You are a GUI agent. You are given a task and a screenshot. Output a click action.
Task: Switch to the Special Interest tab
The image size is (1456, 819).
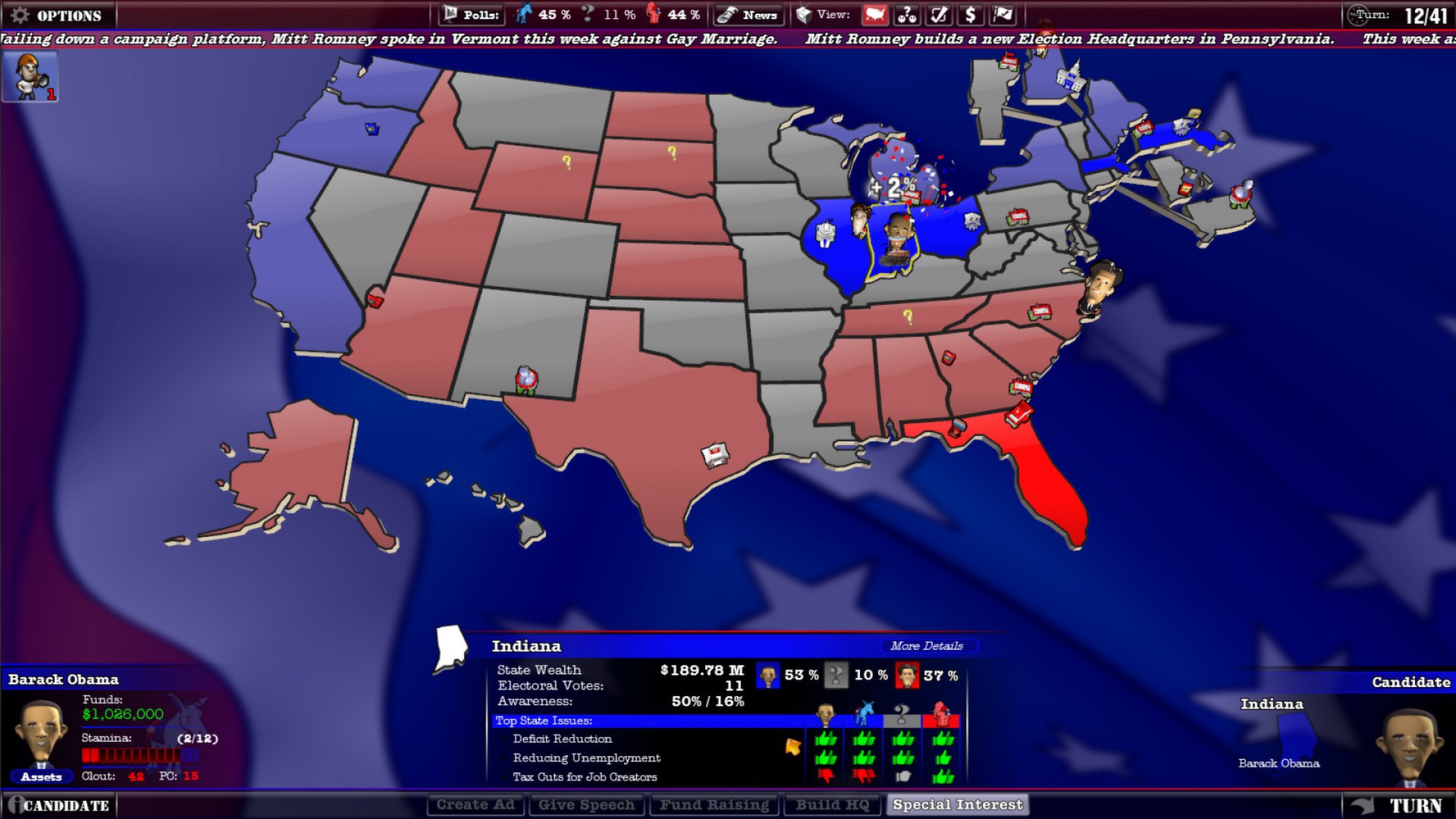957,804
